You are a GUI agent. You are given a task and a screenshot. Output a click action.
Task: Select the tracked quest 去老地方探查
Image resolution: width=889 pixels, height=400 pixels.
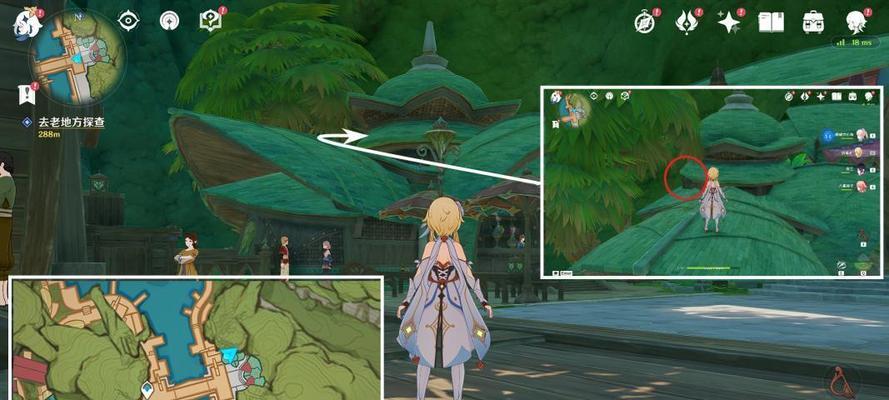(70, 121)
